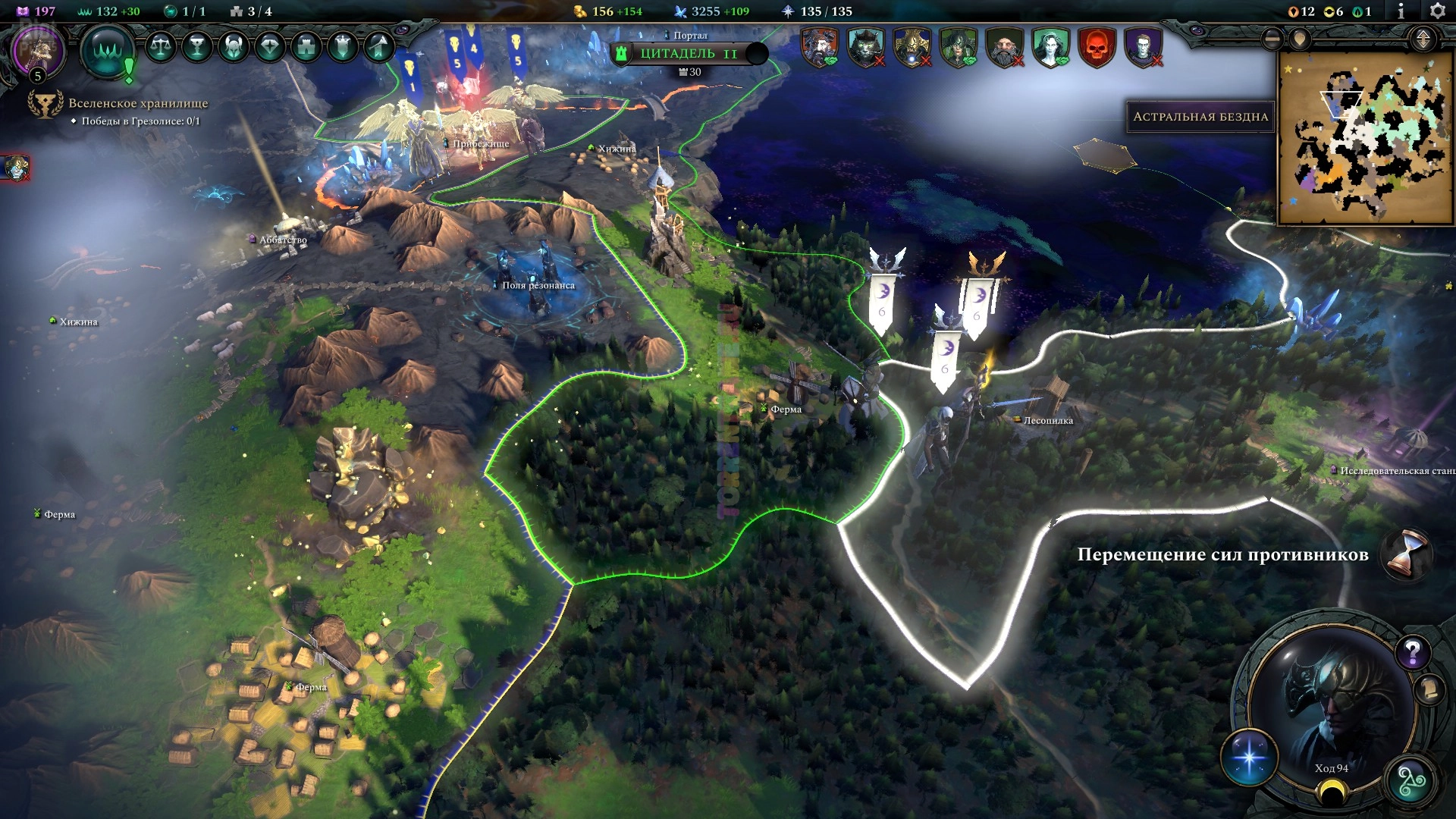Open the blue star spell orb
Viewport: 1456px width, 819px height.
pos(1249,758)
